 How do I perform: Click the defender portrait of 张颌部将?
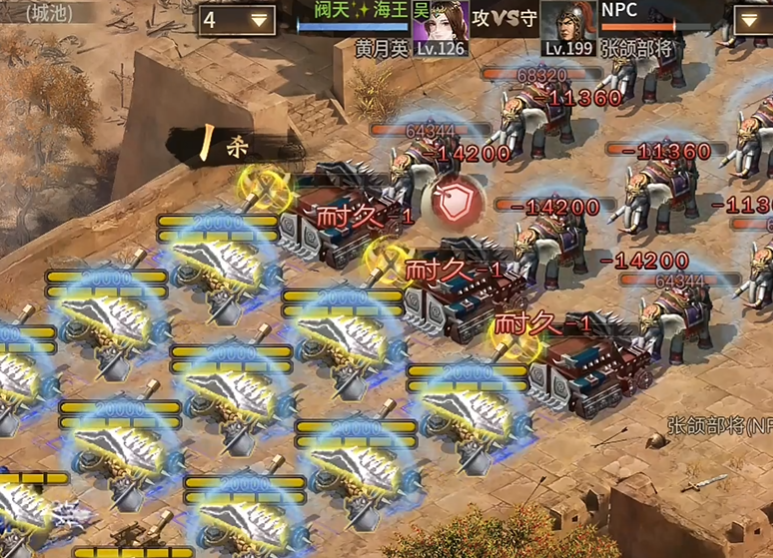click(x=568, y=24)
